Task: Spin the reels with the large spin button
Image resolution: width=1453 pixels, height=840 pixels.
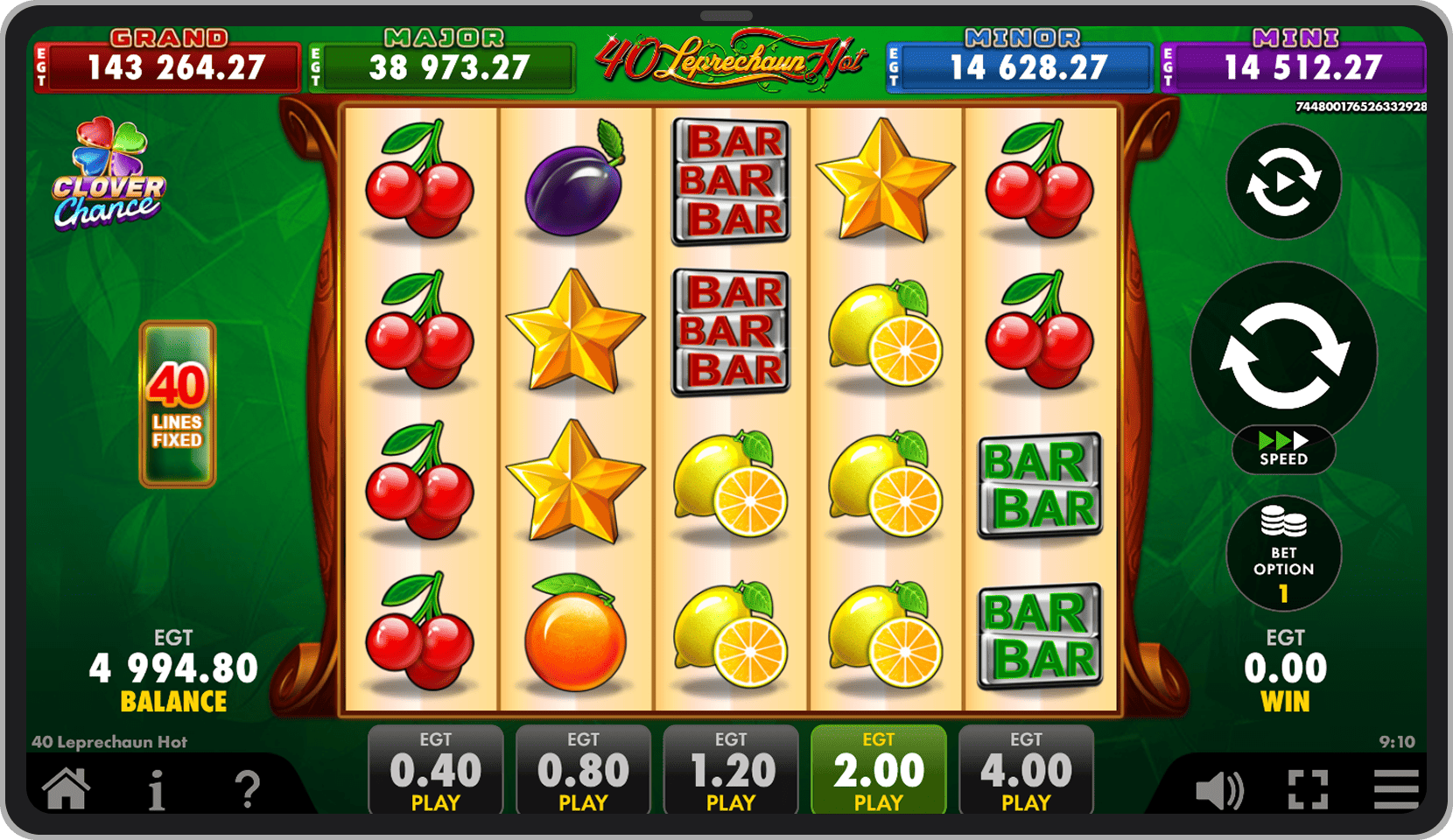Action: (x=1284, y=355)
